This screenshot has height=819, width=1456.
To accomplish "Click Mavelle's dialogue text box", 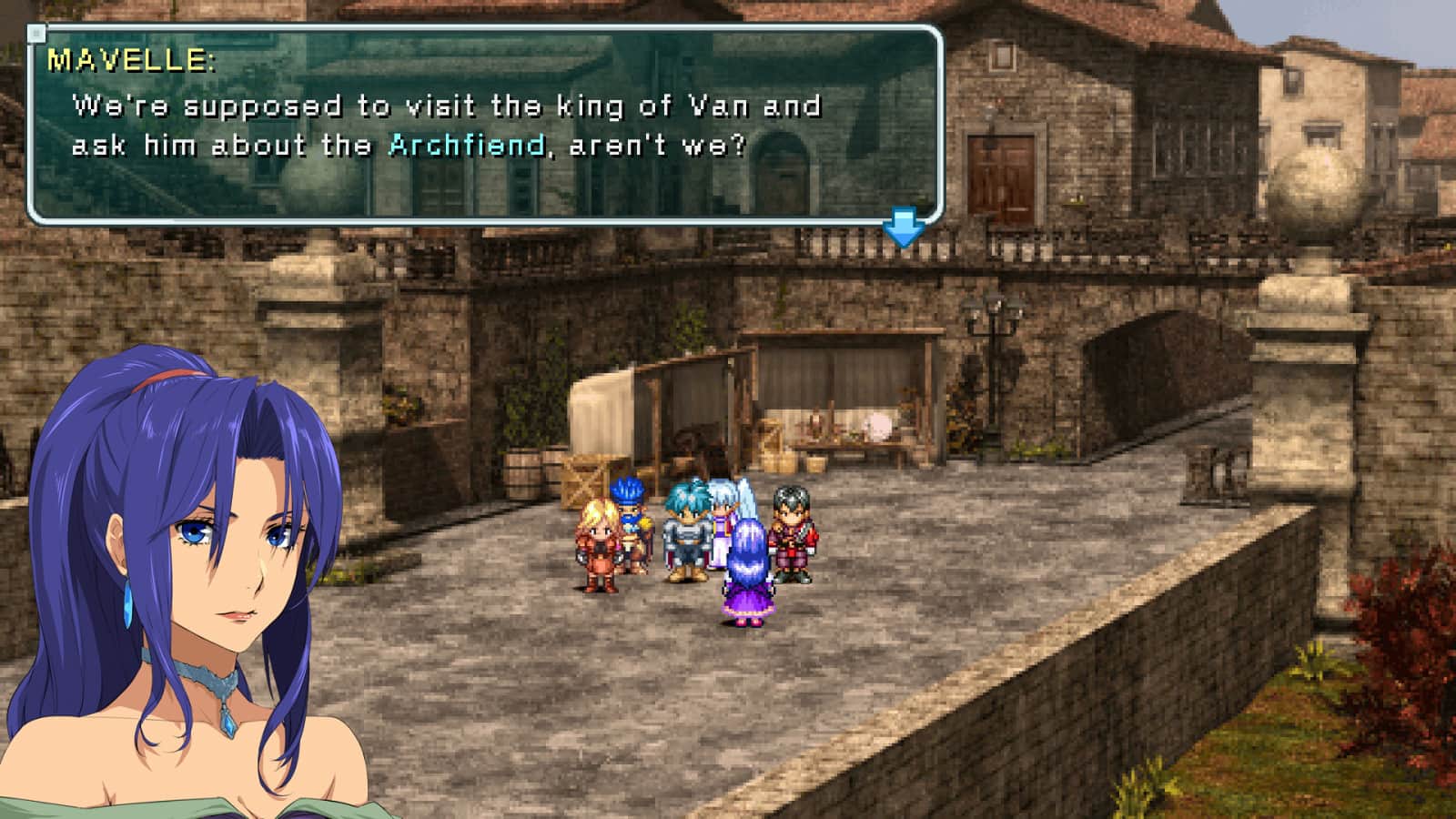I will pyautogui.click(x=484, y=125).
